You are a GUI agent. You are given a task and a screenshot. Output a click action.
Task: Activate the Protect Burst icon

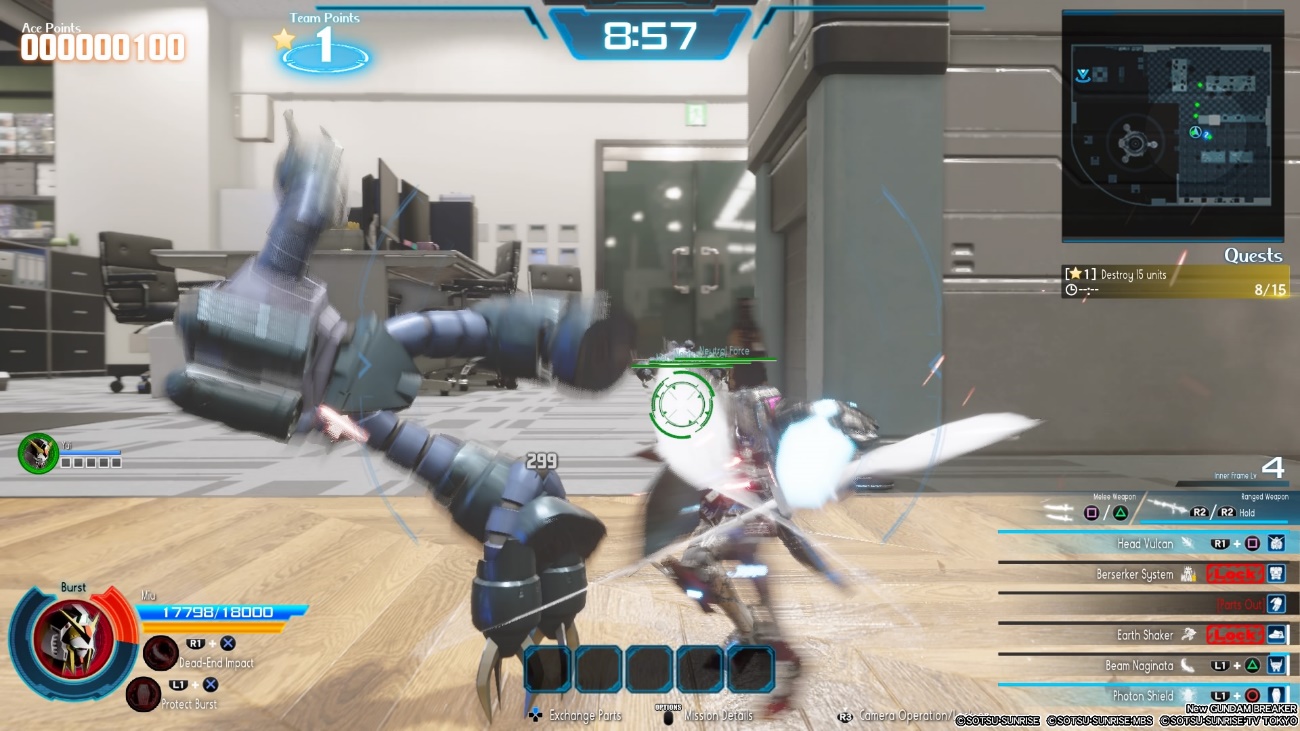[x=144, y=693]
